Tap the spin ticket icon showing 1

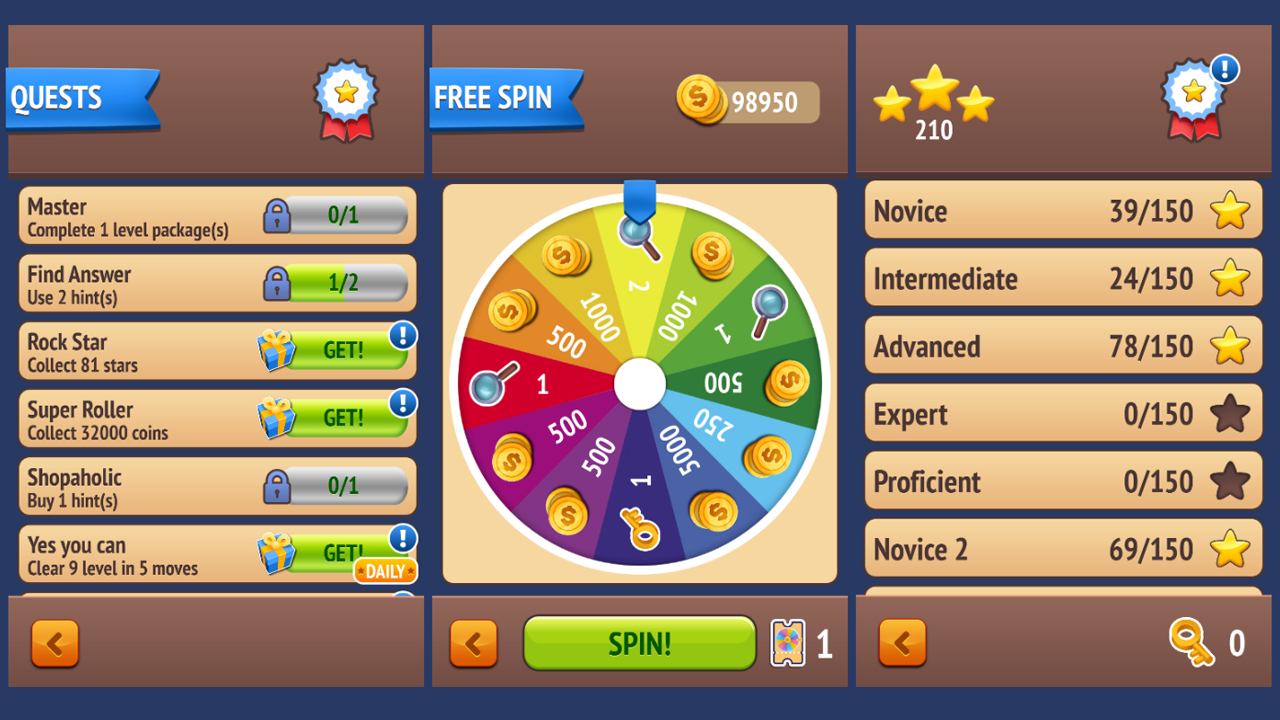789,643
